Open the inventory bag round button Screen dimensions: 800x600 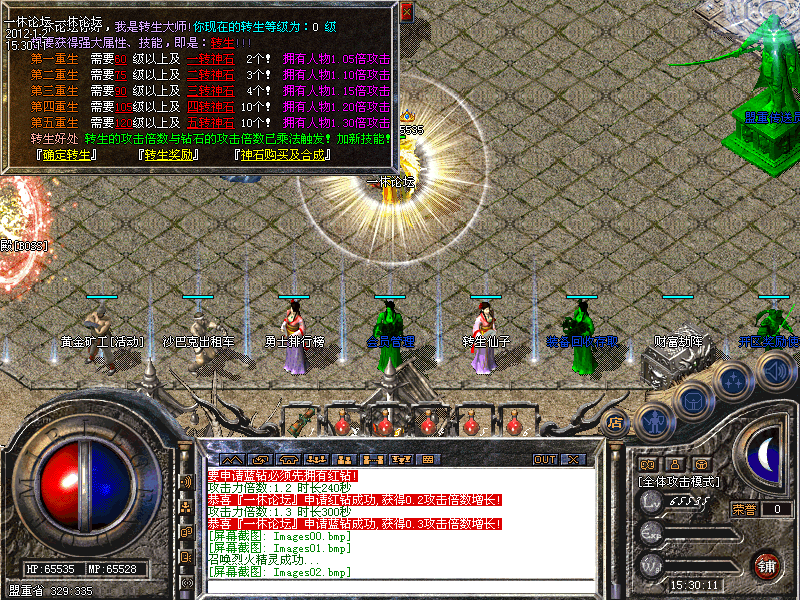tap(693, 400)
